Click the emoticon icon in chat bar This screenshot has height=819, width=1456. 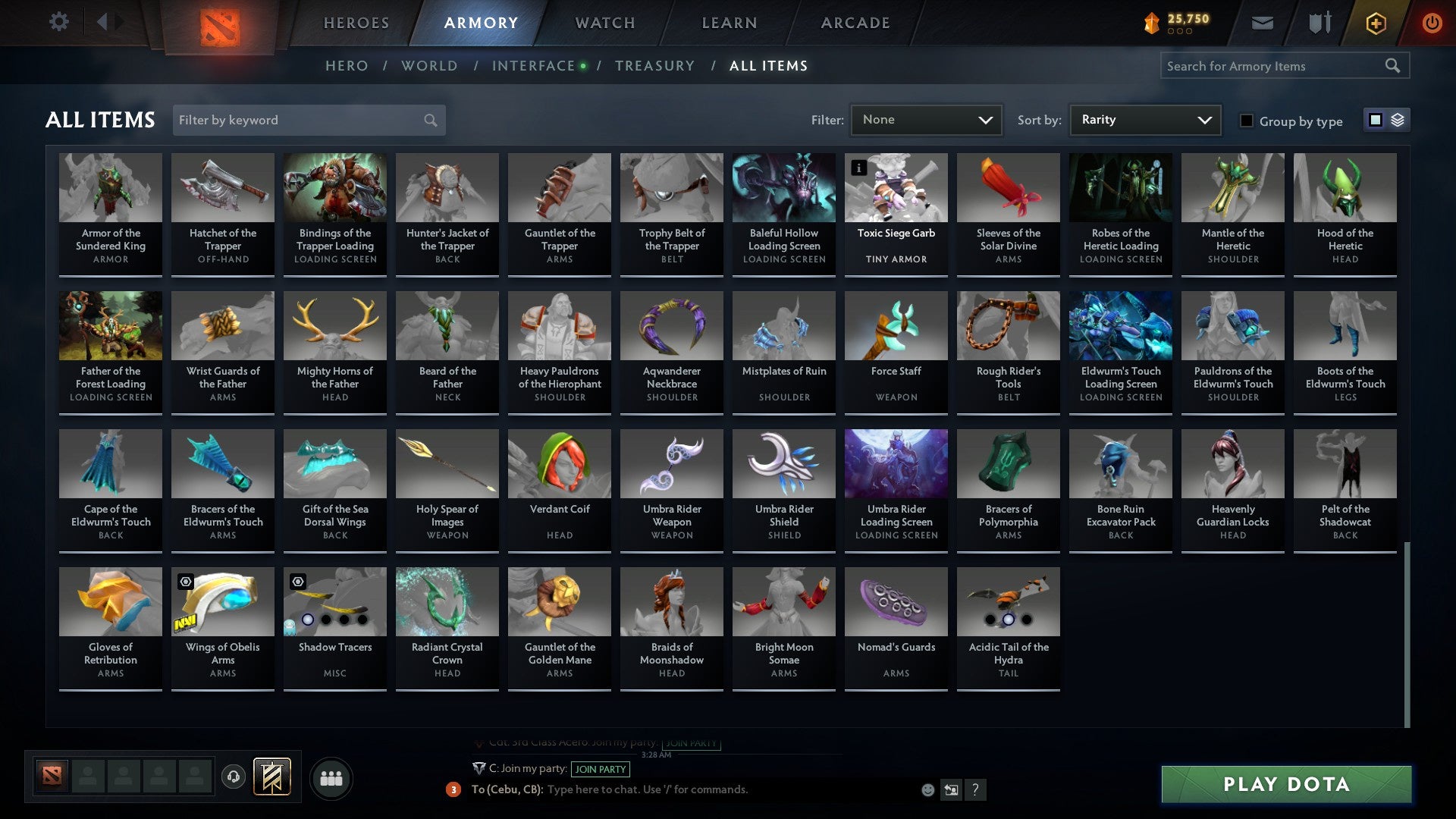point(927,789)
